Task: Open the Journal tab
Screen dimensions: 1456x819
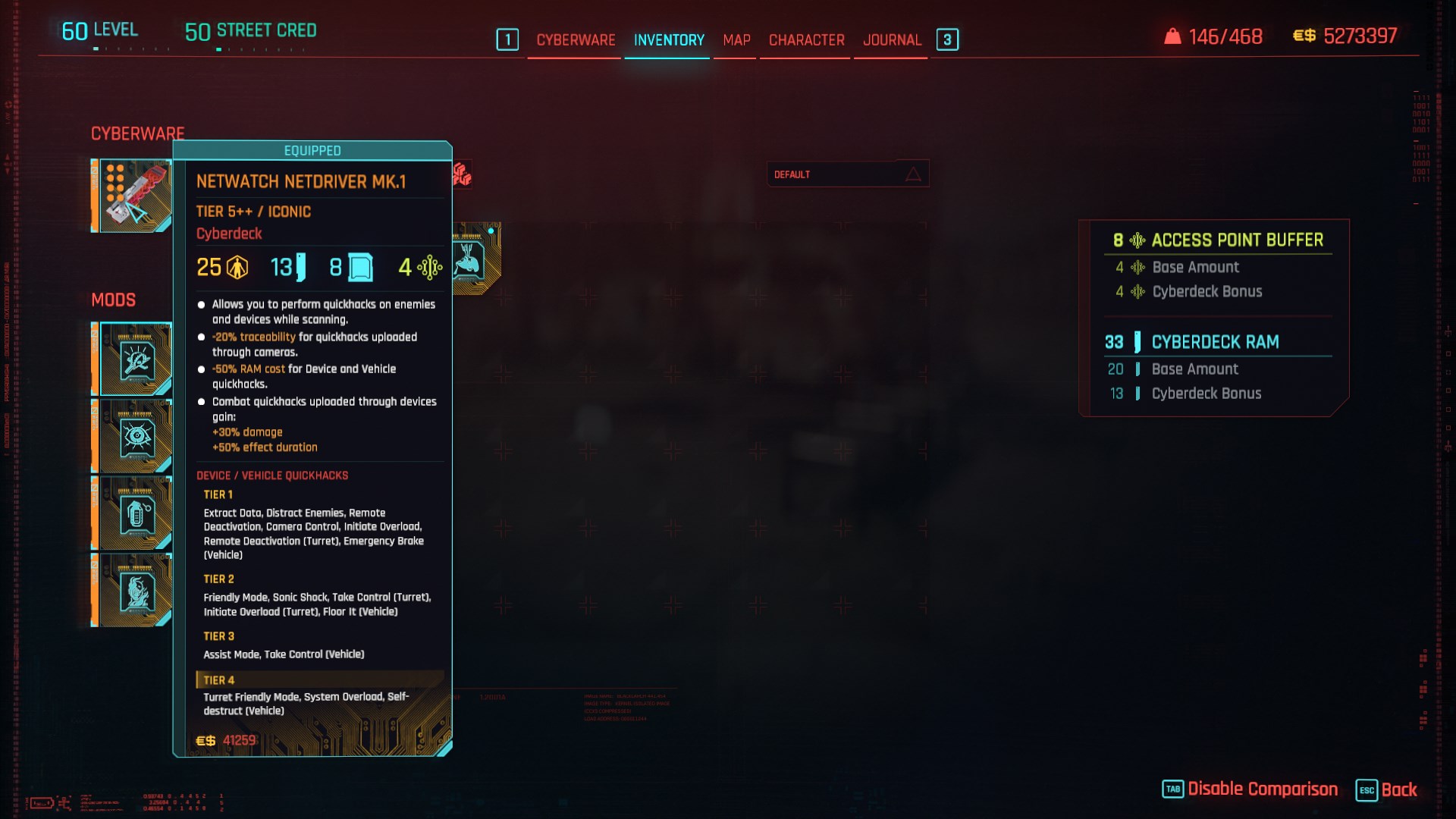Action: tap(892, 40)
